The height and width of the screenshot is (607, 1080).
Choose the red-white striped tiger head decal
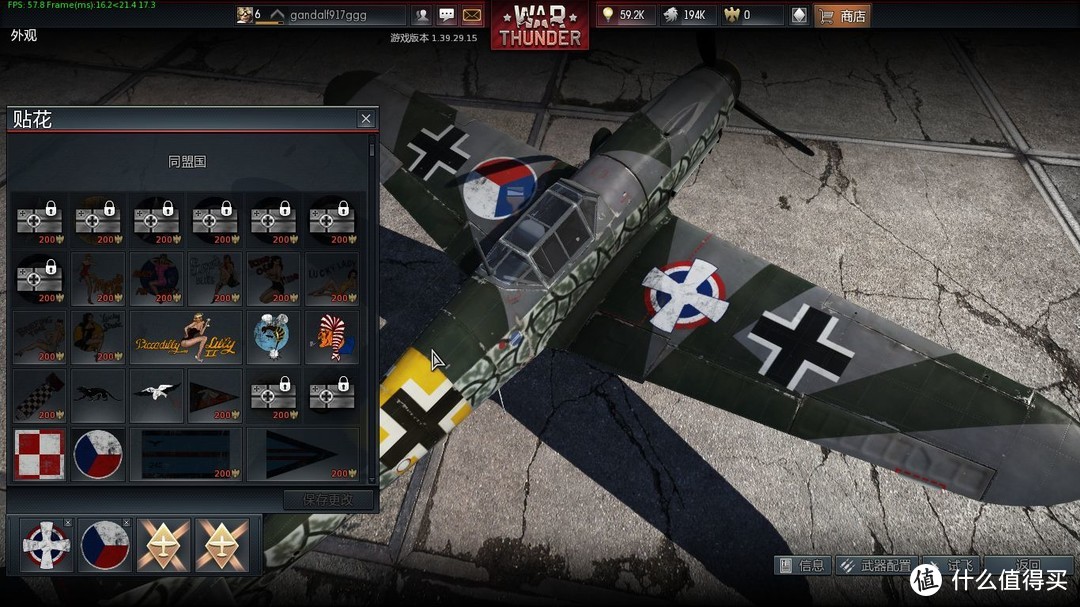pyautogui.click(x=331, y=337)
